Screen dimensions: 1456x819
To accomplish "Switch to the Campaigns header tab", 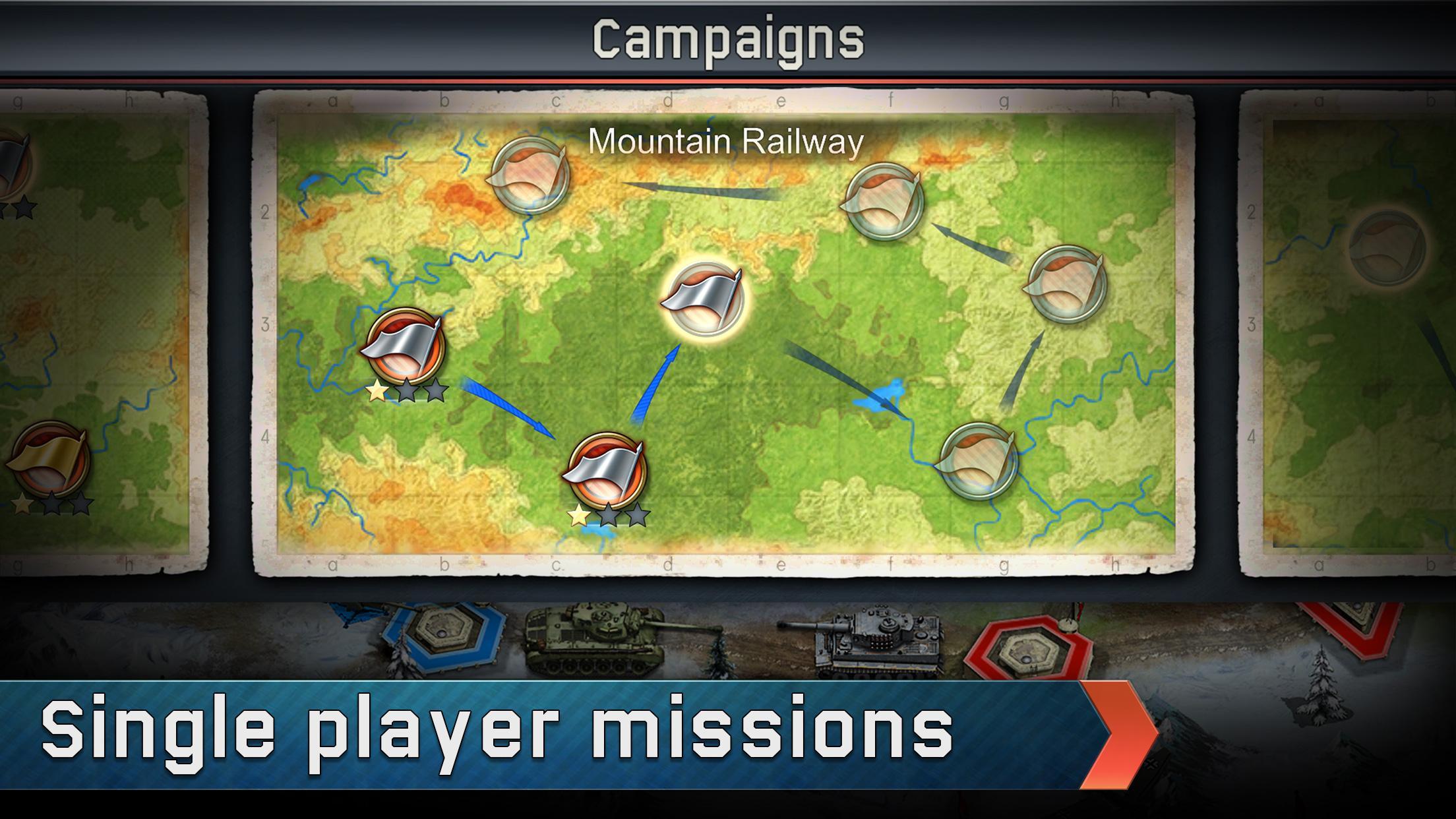I will pyautogui.click(x=728, y=40).
